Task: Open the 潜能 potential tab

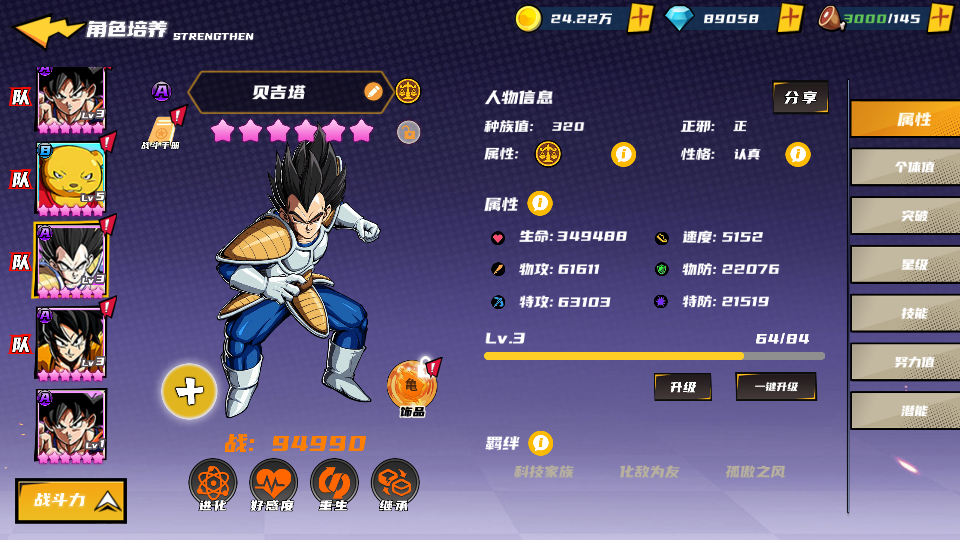Action: pos(905,410)
